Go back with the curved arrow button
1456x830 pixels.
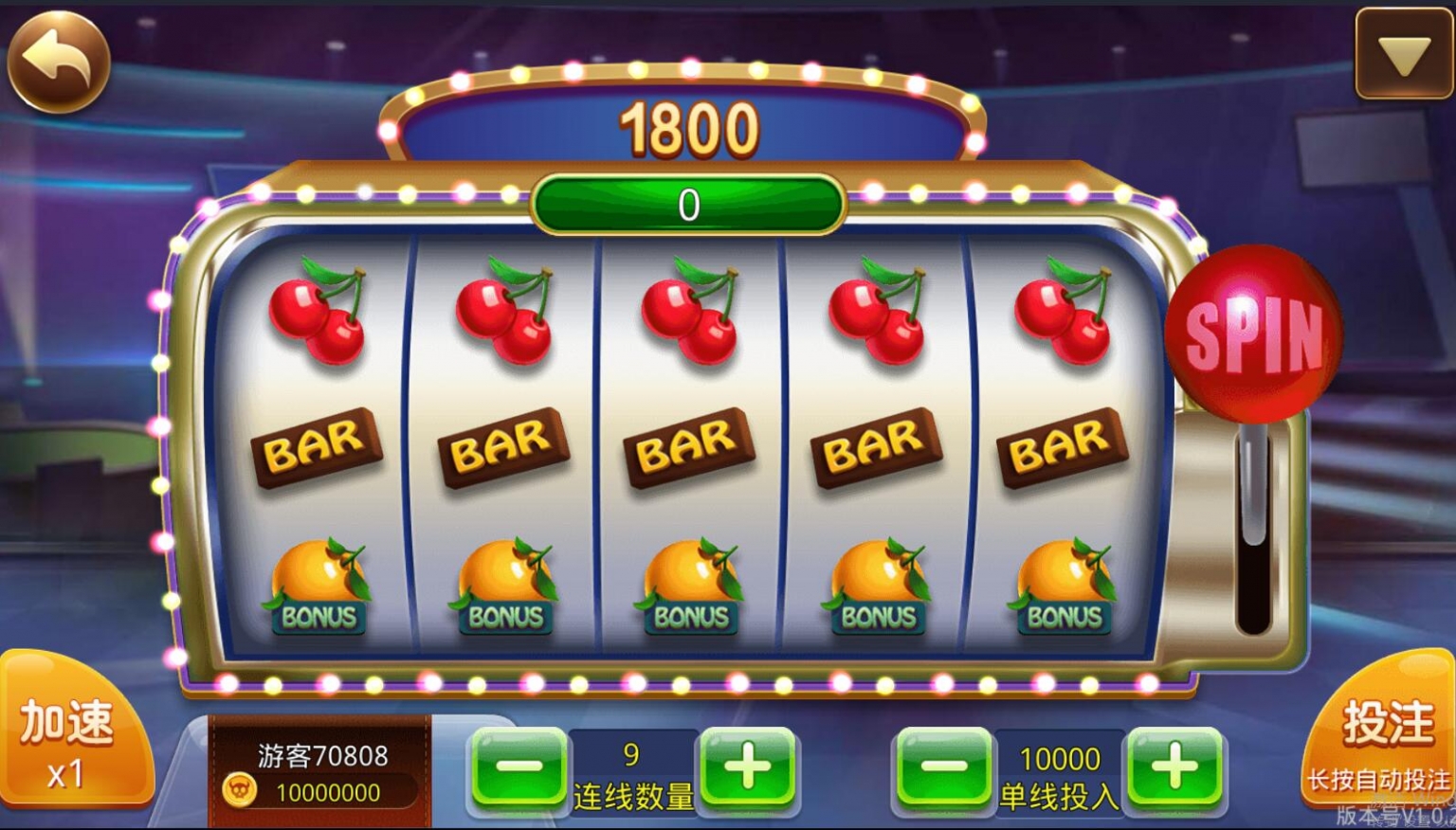point(59,62)
